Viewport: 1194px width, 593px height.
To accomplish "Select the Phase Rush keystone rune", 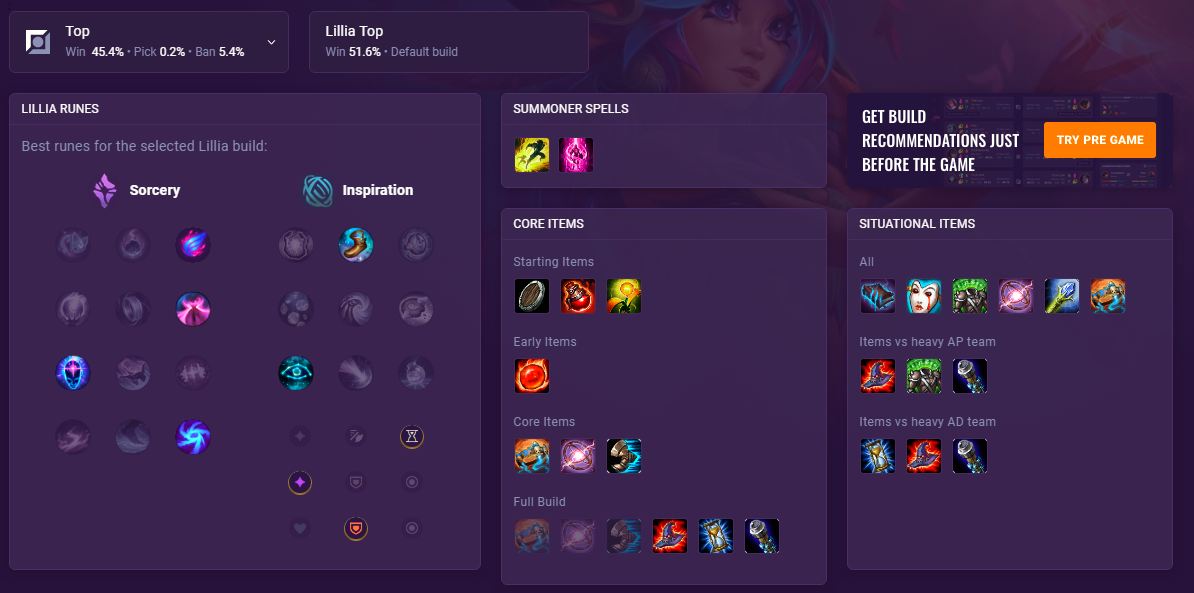I will click(x=193, y=245).
